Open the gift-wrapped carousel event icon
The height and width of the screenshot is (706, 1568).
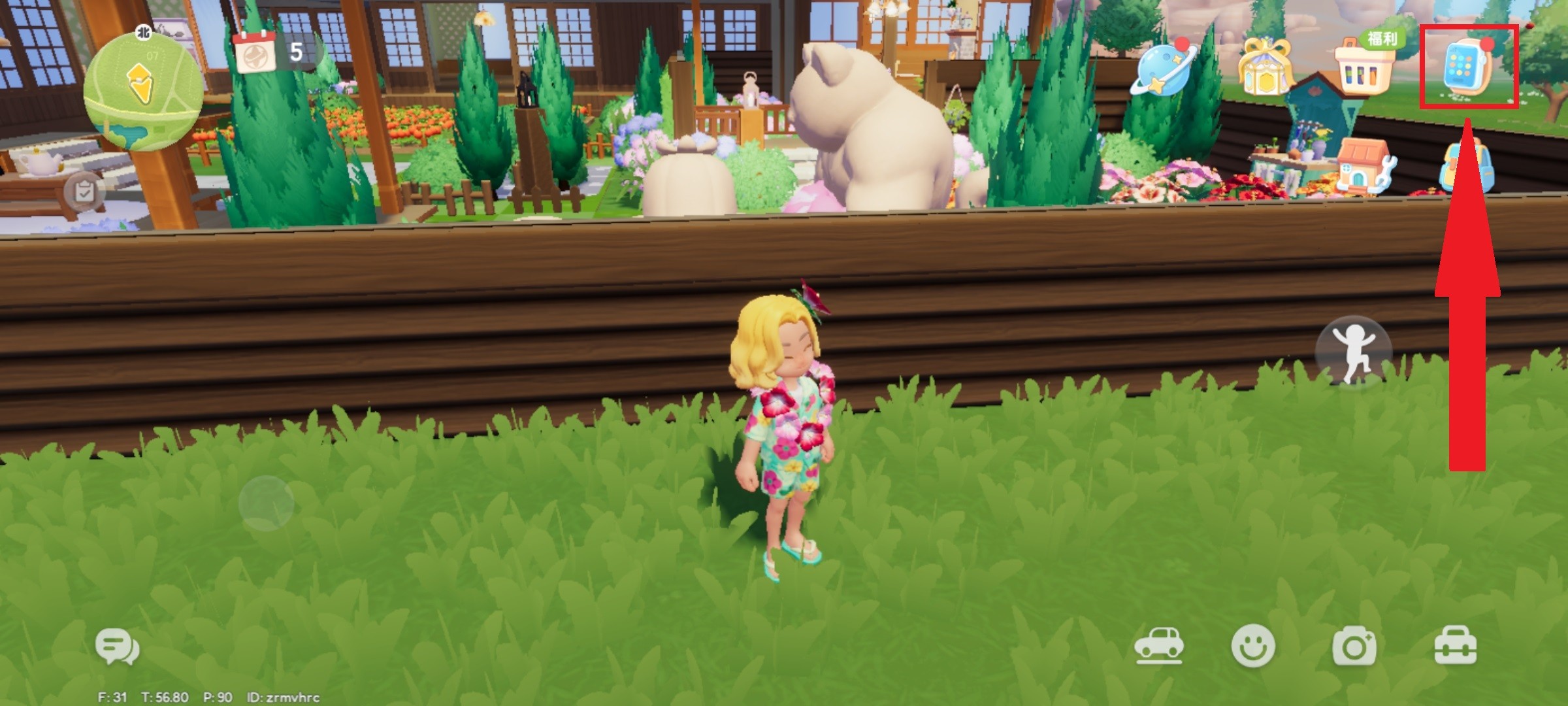[x=1266, y=67]
